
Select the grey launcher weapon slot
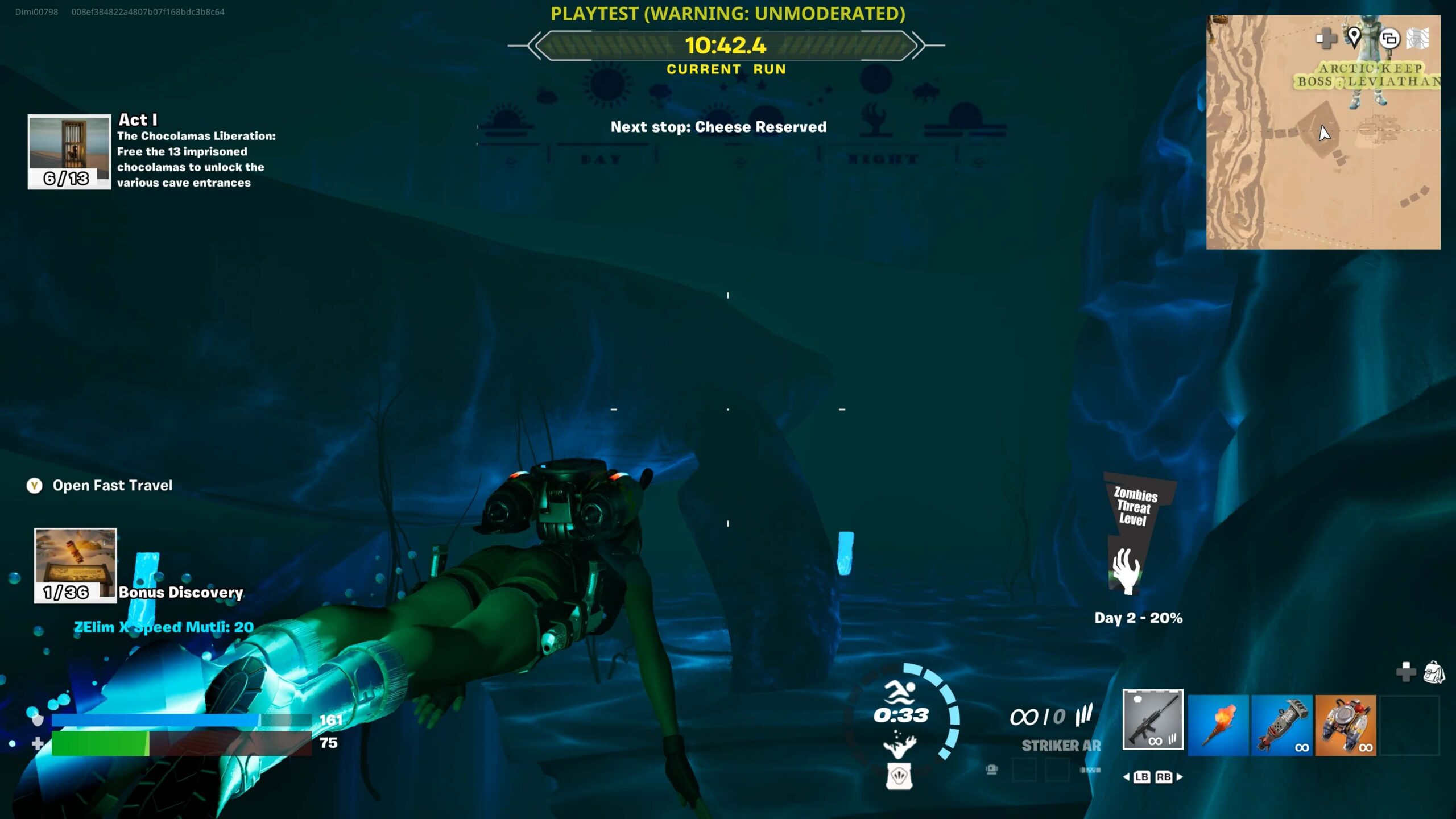(x=1281, y=725)
